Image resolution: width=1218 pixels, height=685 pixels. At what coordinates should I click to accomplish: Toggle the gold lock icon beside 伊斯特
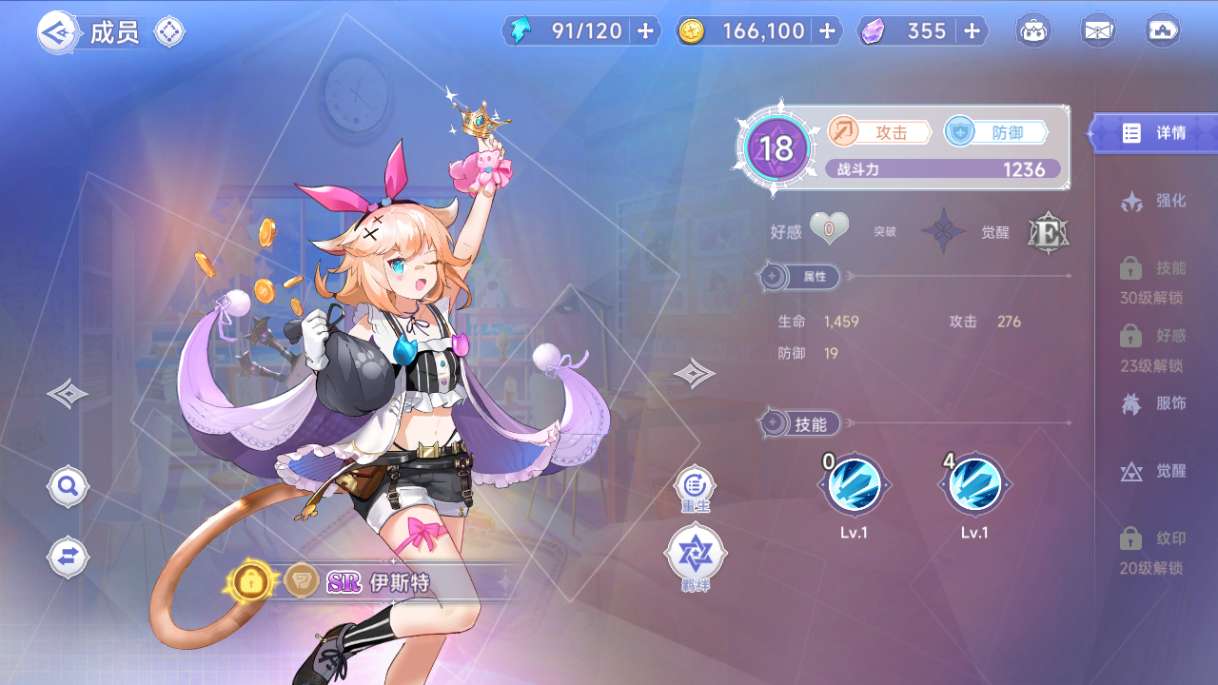(251, 580)
